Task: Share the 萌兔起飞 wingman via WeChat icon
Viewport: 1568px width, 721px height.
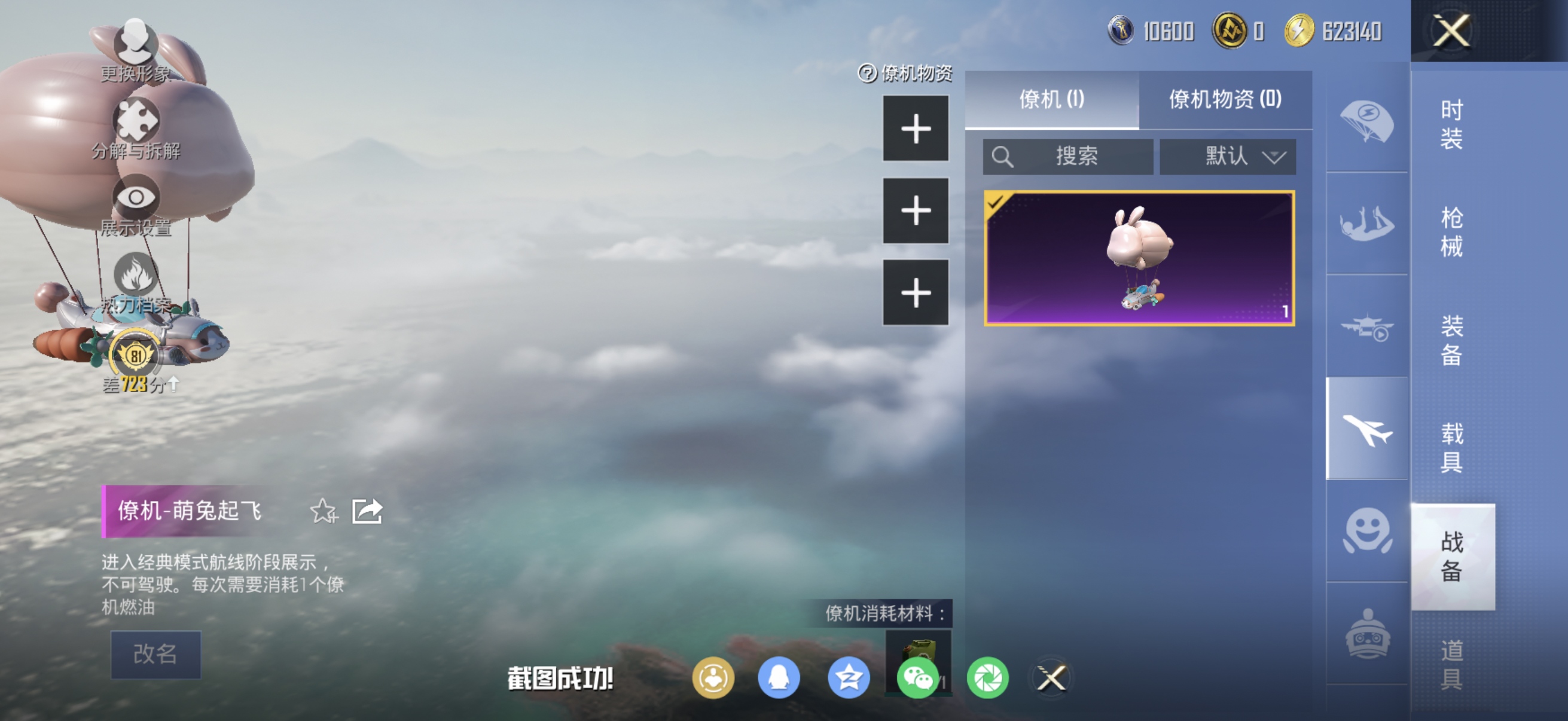Action: tap(918, 680)
